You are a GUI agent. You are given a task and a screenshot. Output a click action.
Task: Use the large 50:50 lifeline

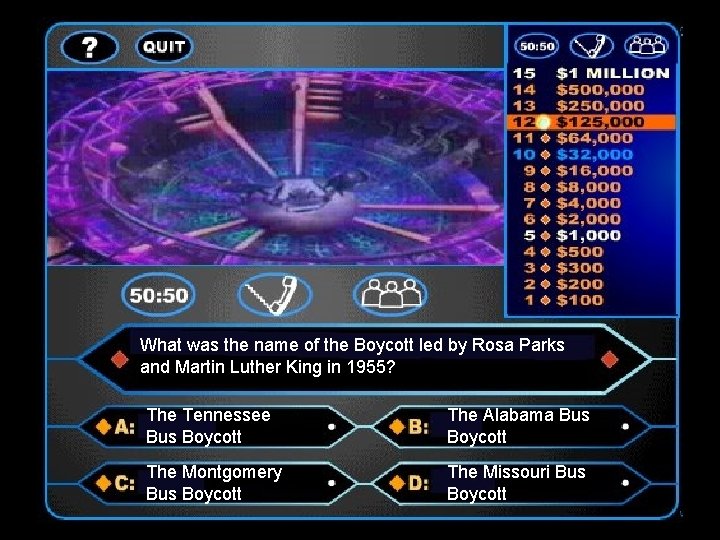[160, 296]
